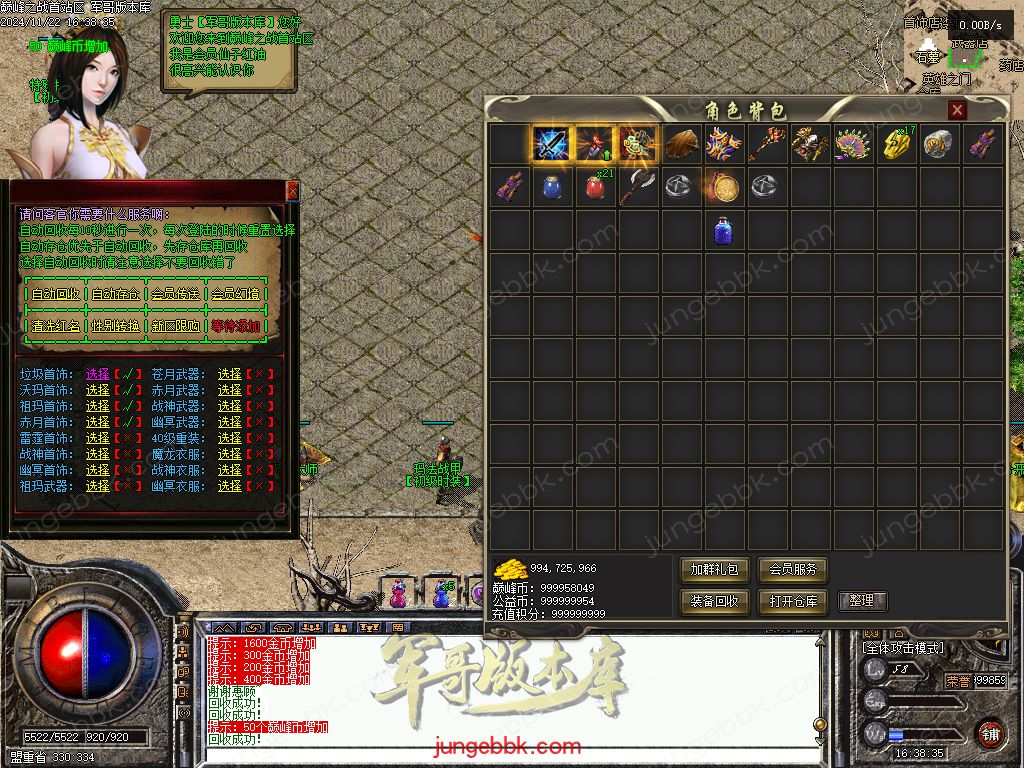
Task: Sort the bag with the 整理 button
Action: (862, 601)
